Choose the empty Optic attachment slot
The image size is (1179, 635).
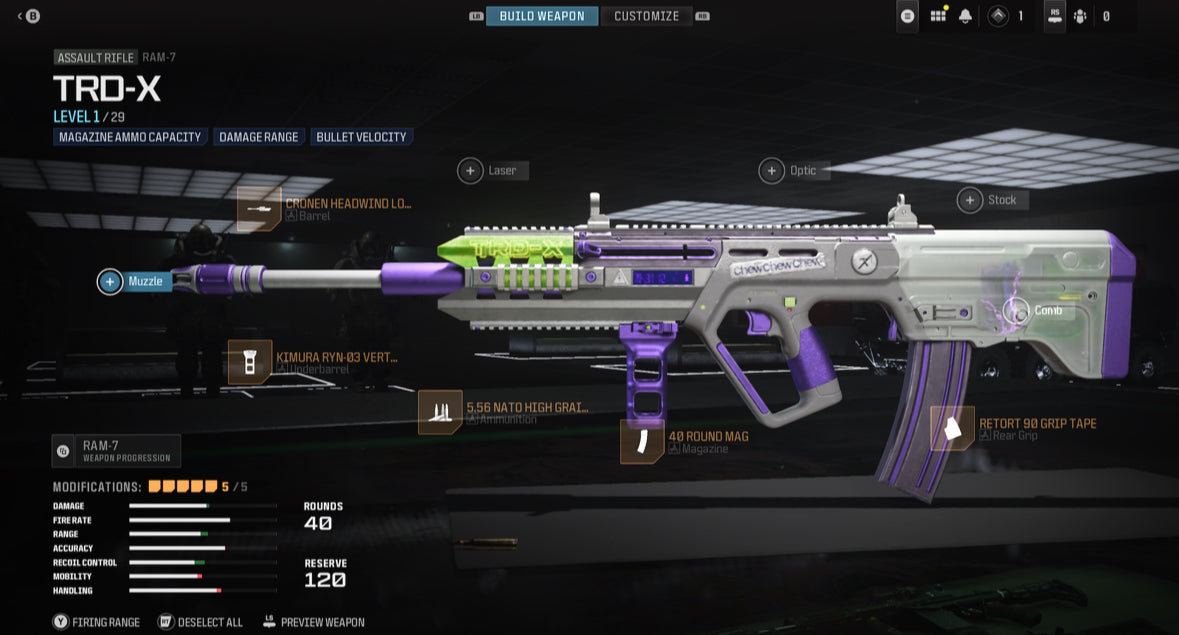tap(772, 171)
